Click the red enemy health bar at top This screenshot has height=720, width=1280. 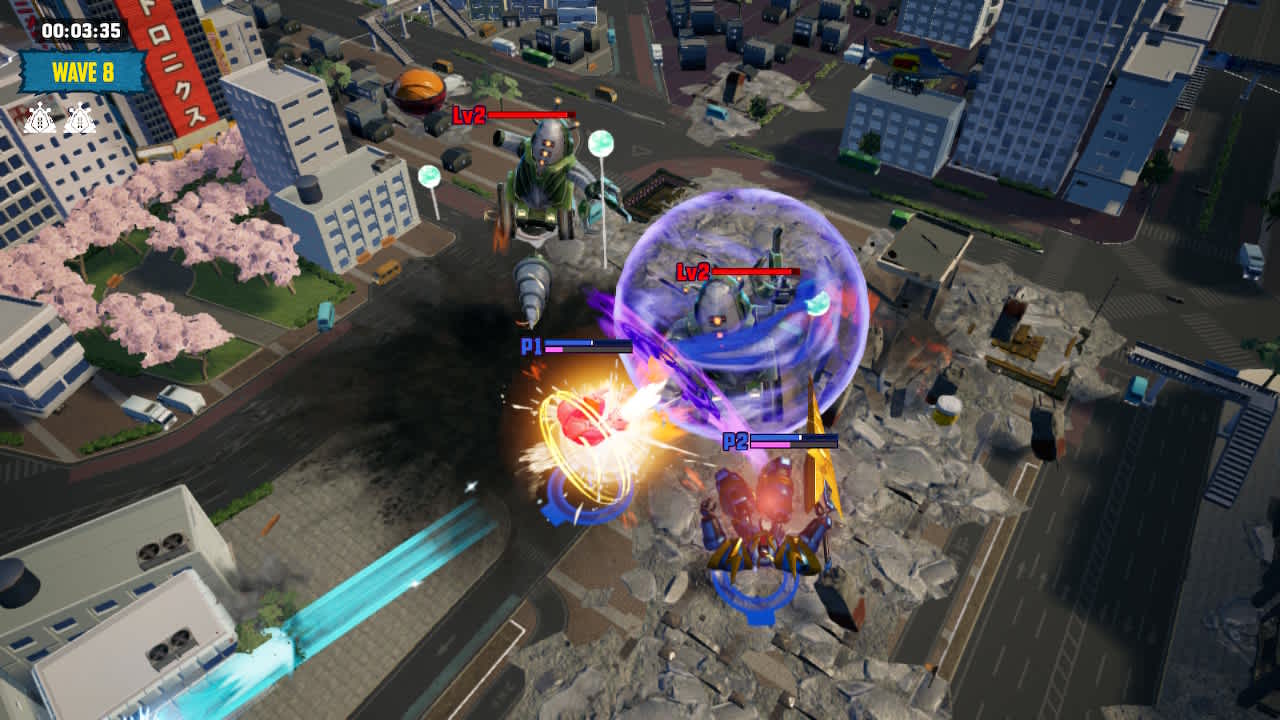[x=530, y=116]
